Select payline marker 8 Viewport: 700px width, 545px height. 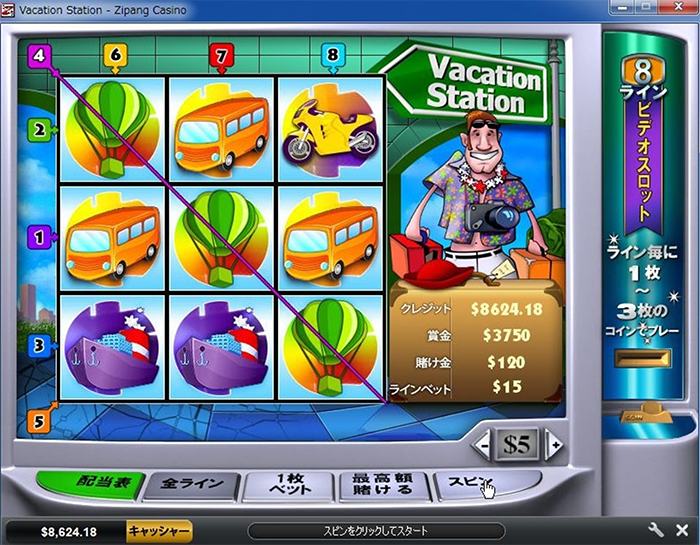click(331, 56)
